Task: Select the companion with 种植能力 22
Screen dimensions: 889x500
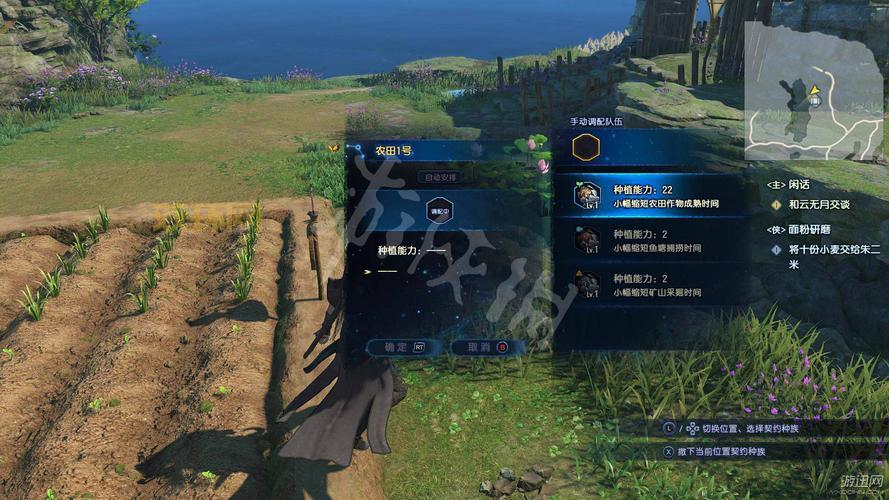Action: click(655, 194)
